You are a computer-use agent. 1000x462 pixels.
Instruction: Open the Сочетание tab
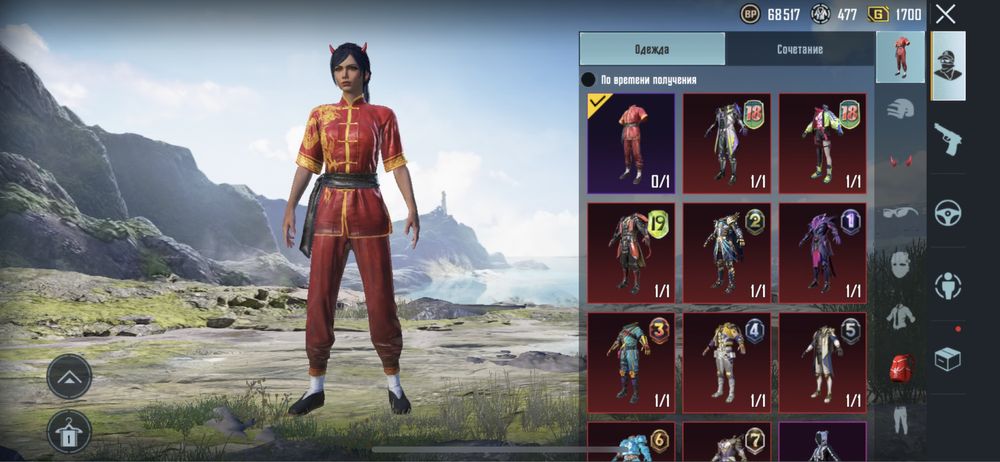pyautogui.click(x=799, y=49)
